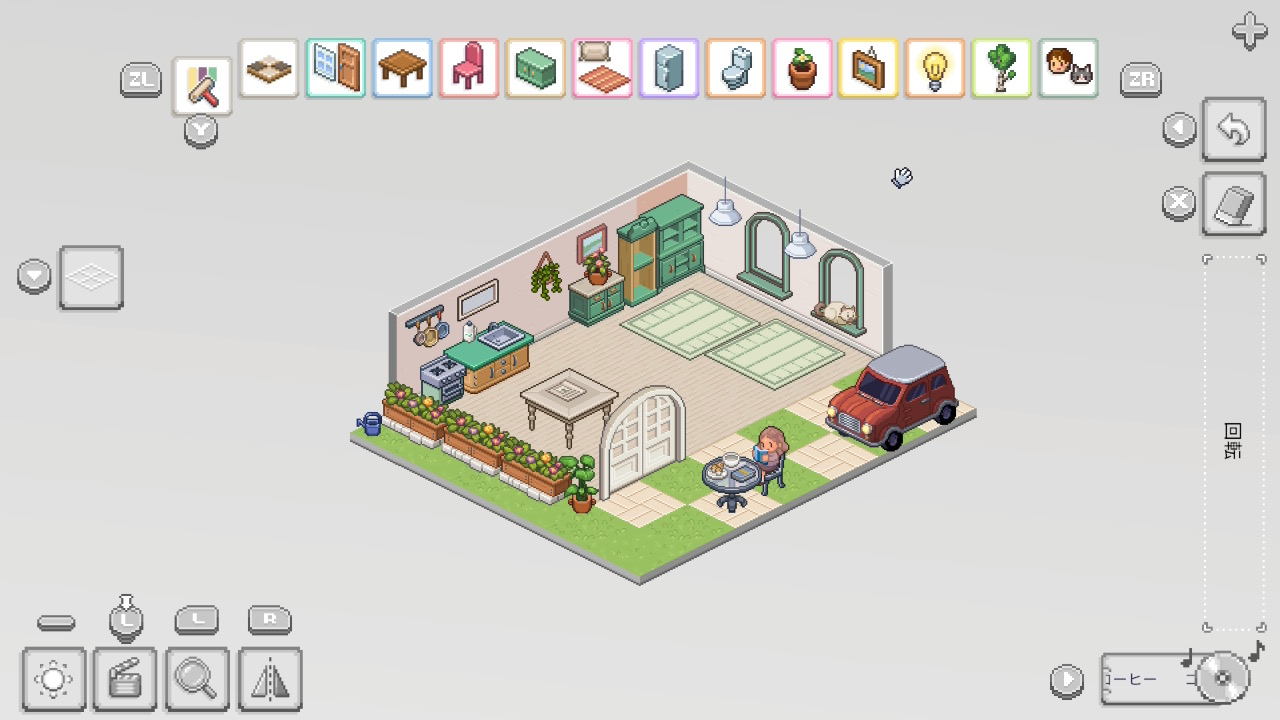Use the magnifying glass zoom button
This screenshot has width=1280, height=720.
(197, 680)
